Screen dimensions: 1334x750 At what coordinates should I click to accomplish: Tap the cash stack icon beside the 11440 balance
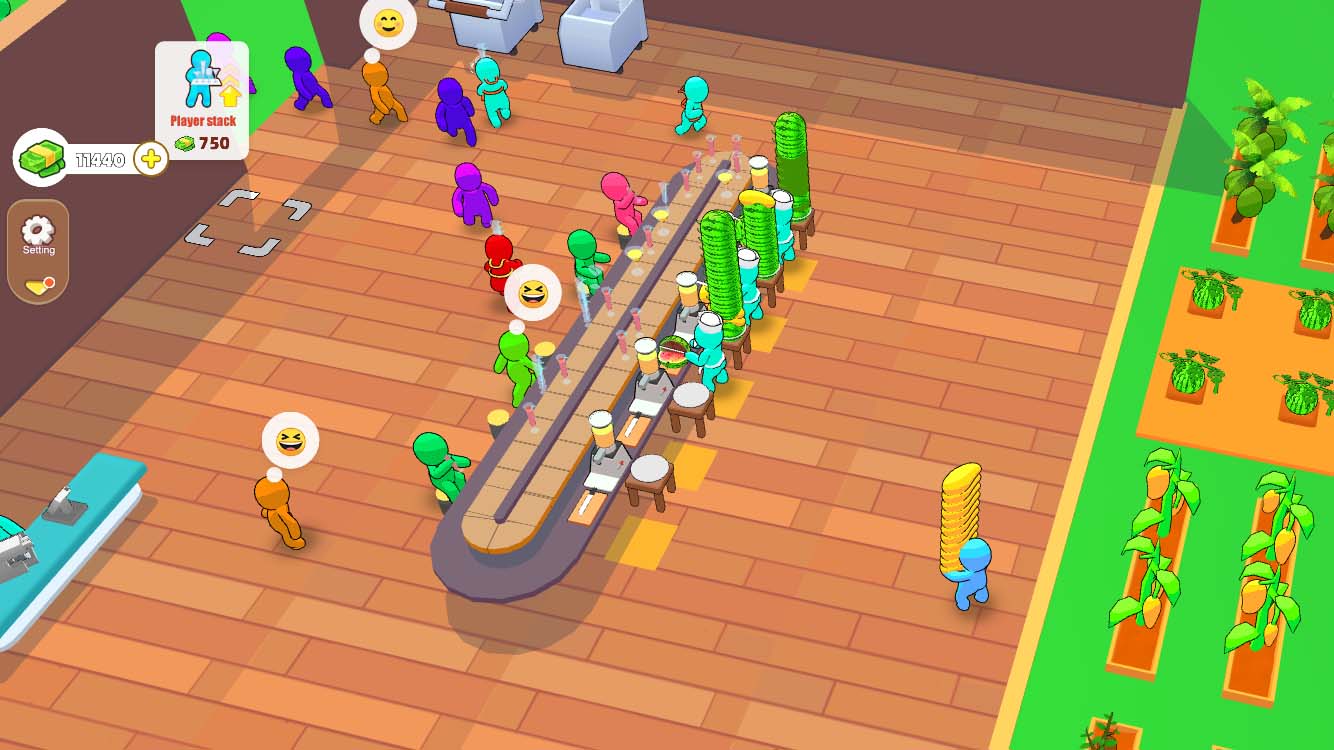pos(40,156)
